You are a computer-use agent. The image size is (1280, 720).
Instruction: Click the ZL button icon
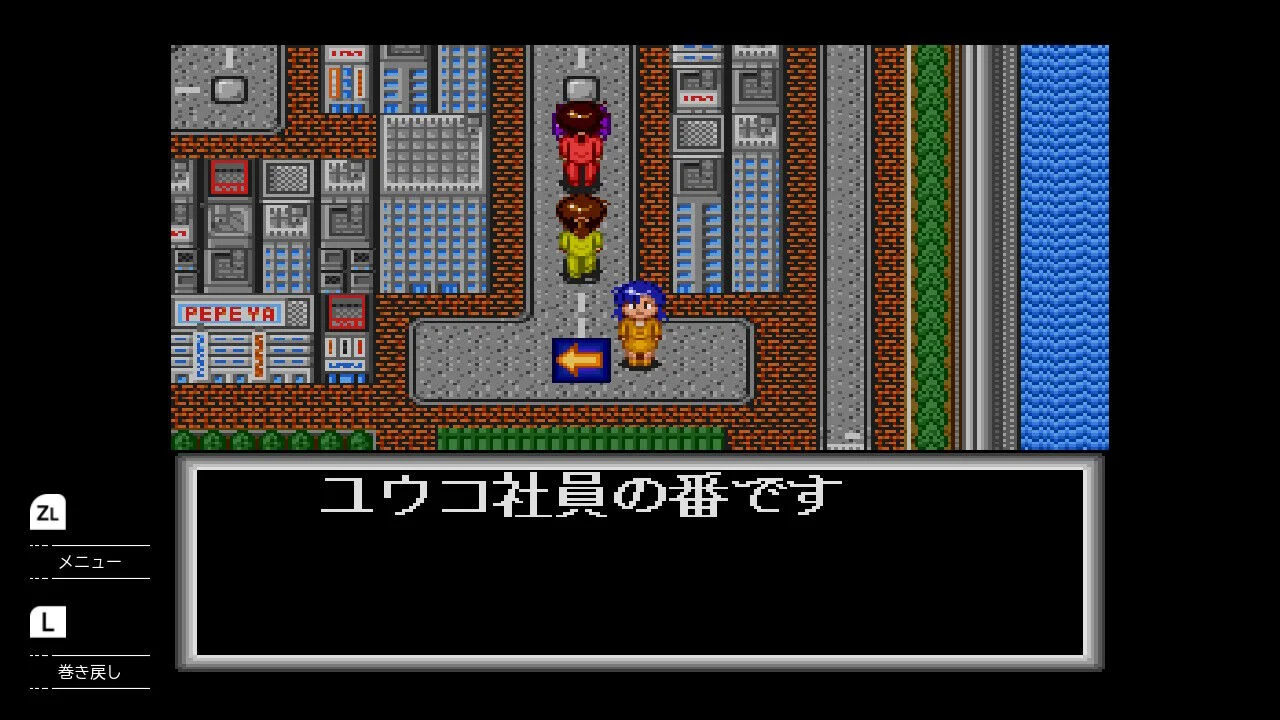coord(47,513)
